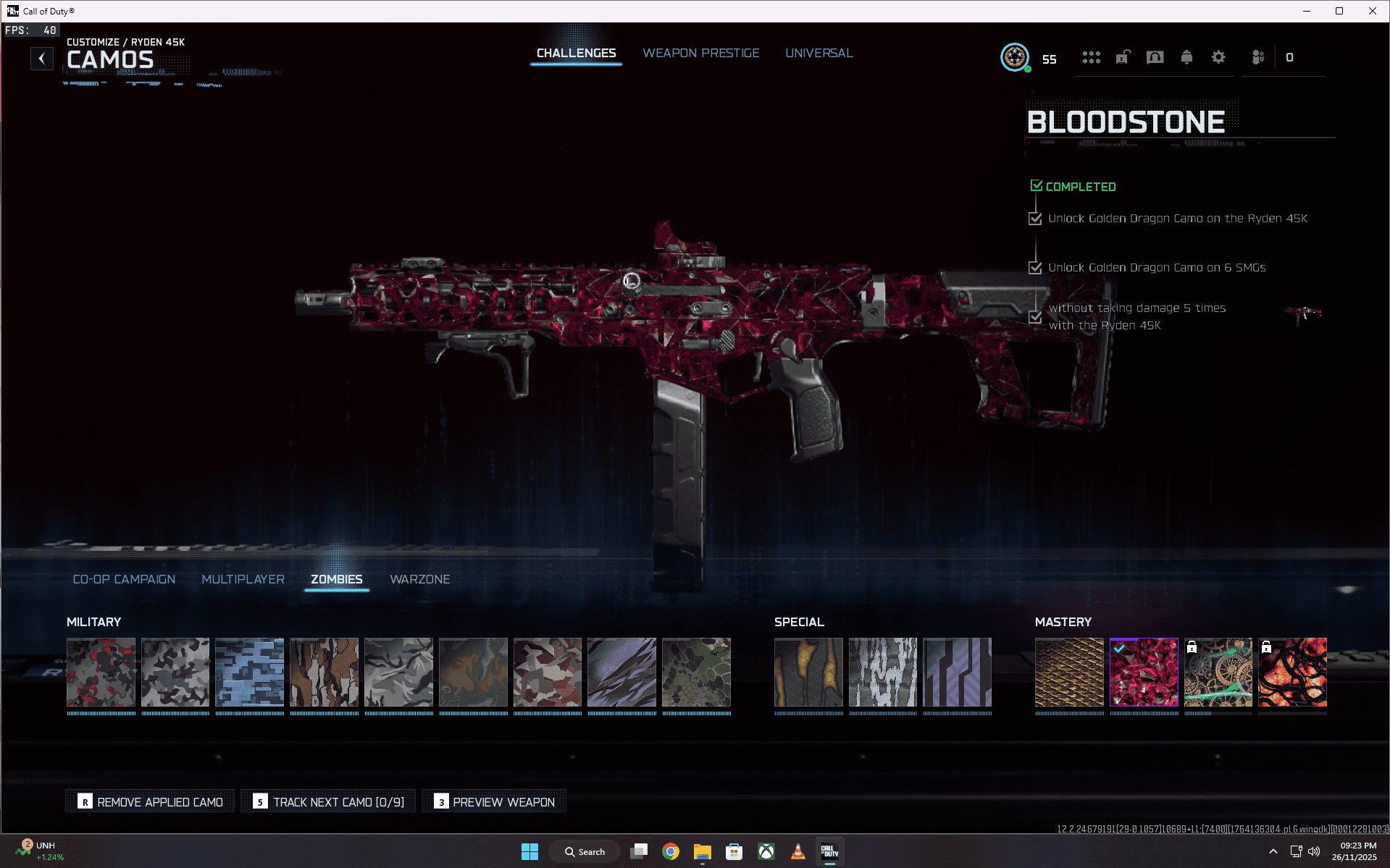The width and height of the screenshot is (1390, 868).
Task: Click the back arrow beside CAMOS title
Action: [42, 59]
